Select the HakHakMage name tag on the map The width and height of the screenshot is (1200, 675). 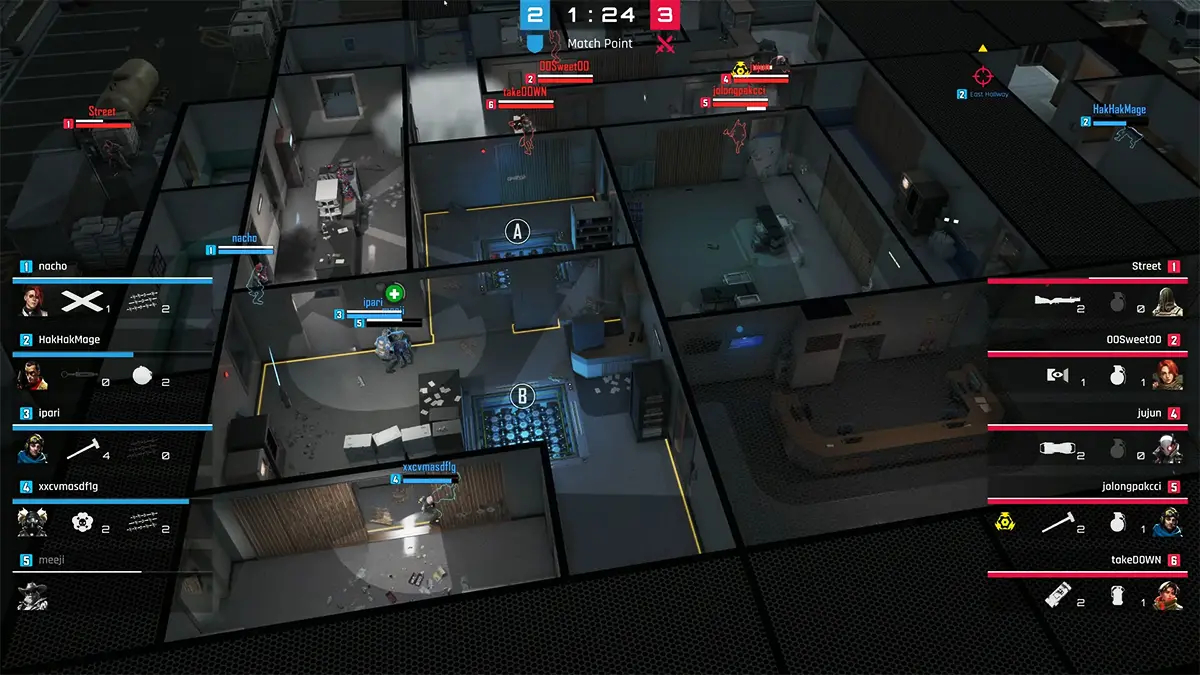(x=1119, y=109)
